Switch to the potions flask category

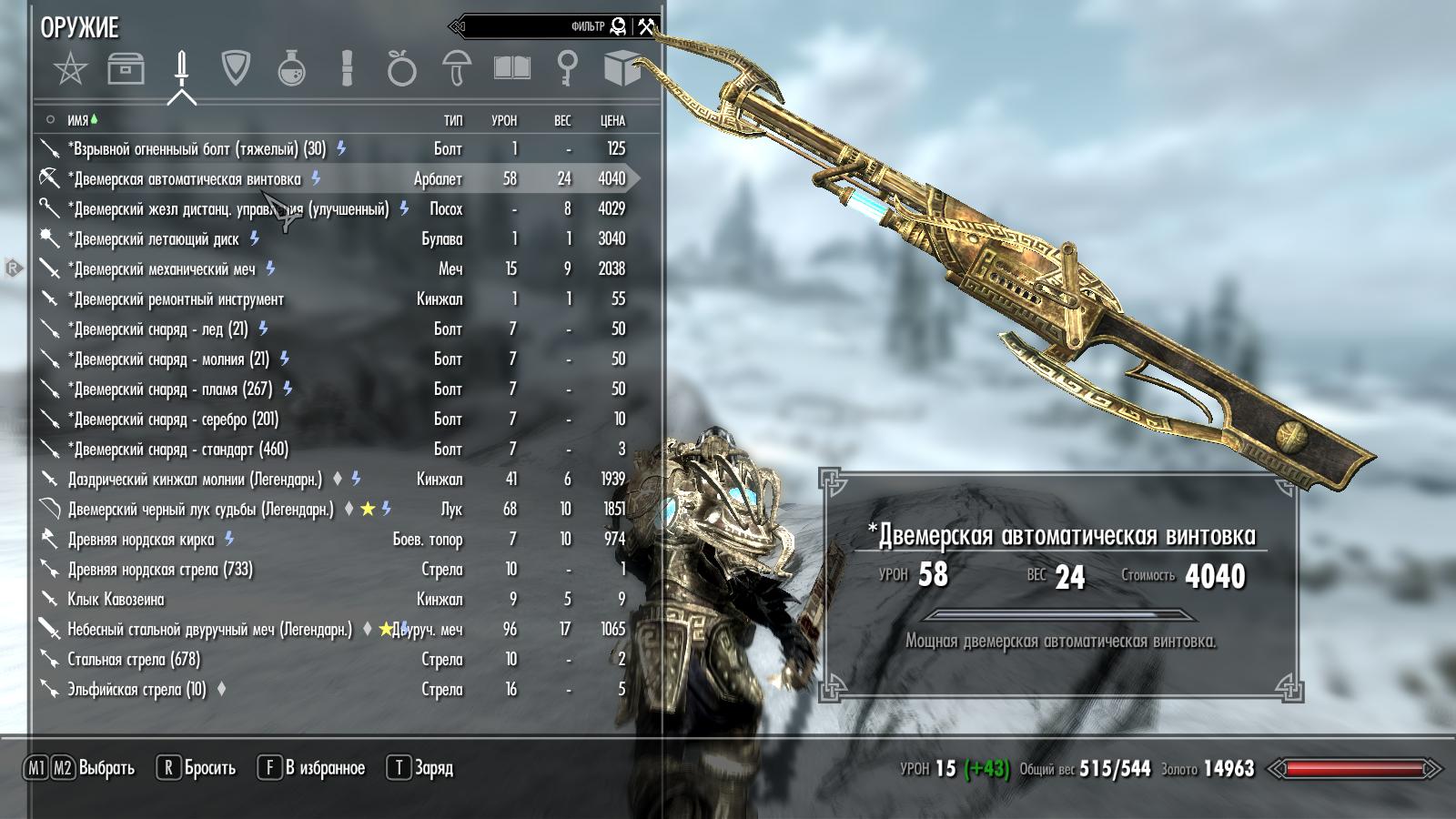(x=291, y=69)
